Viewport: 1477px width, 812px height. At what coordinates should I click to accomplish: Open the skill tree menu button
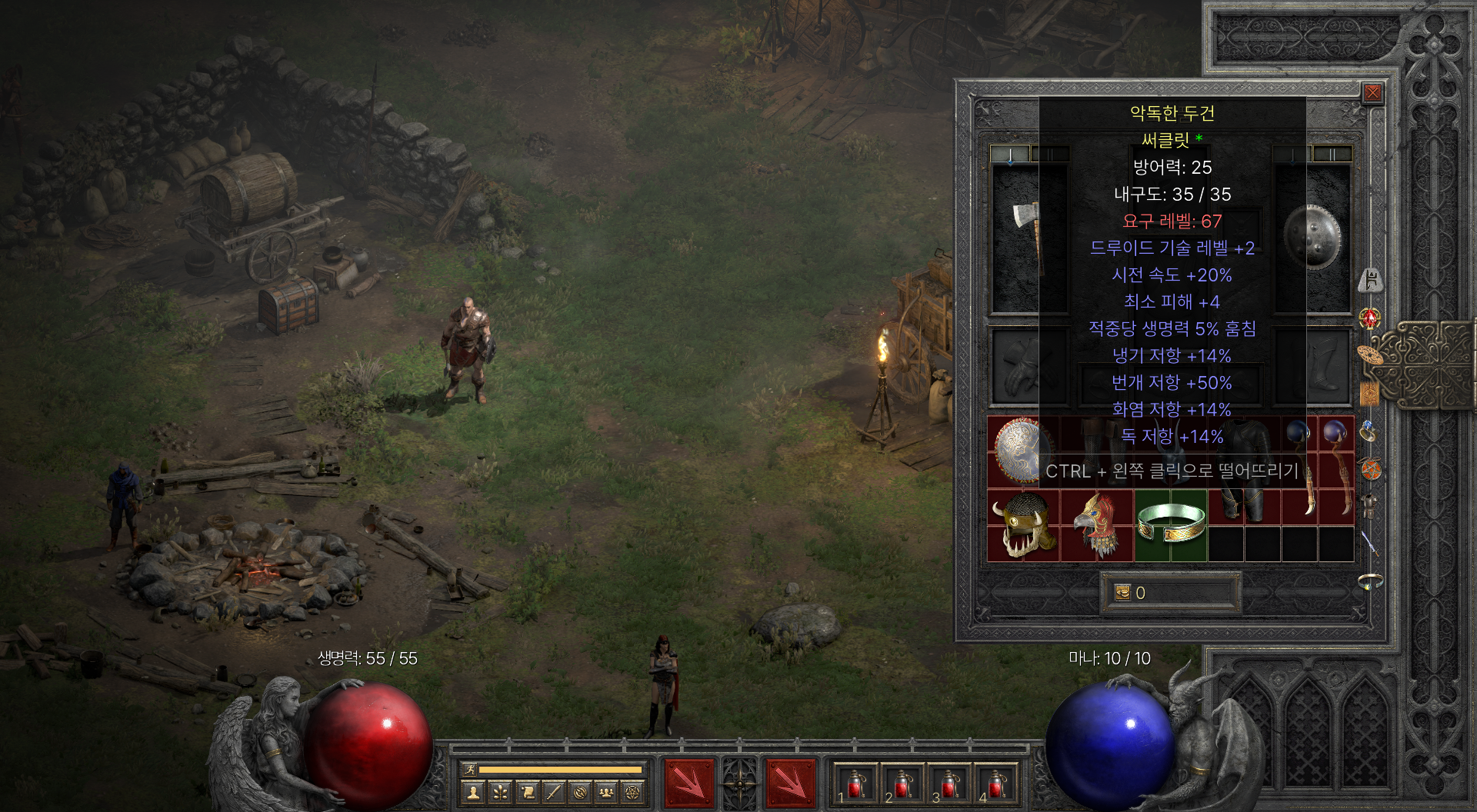coord(500,792)
